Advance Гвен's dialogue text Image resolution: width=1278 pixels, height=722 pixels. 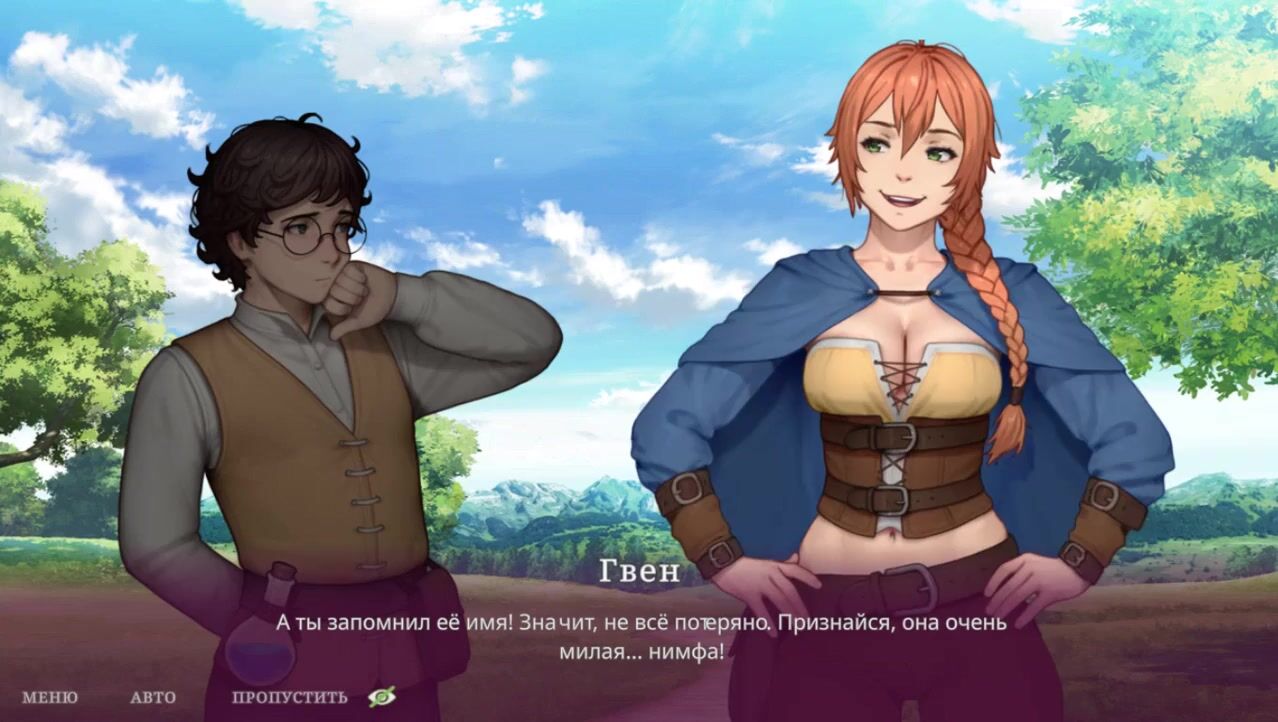coord(640,636)
